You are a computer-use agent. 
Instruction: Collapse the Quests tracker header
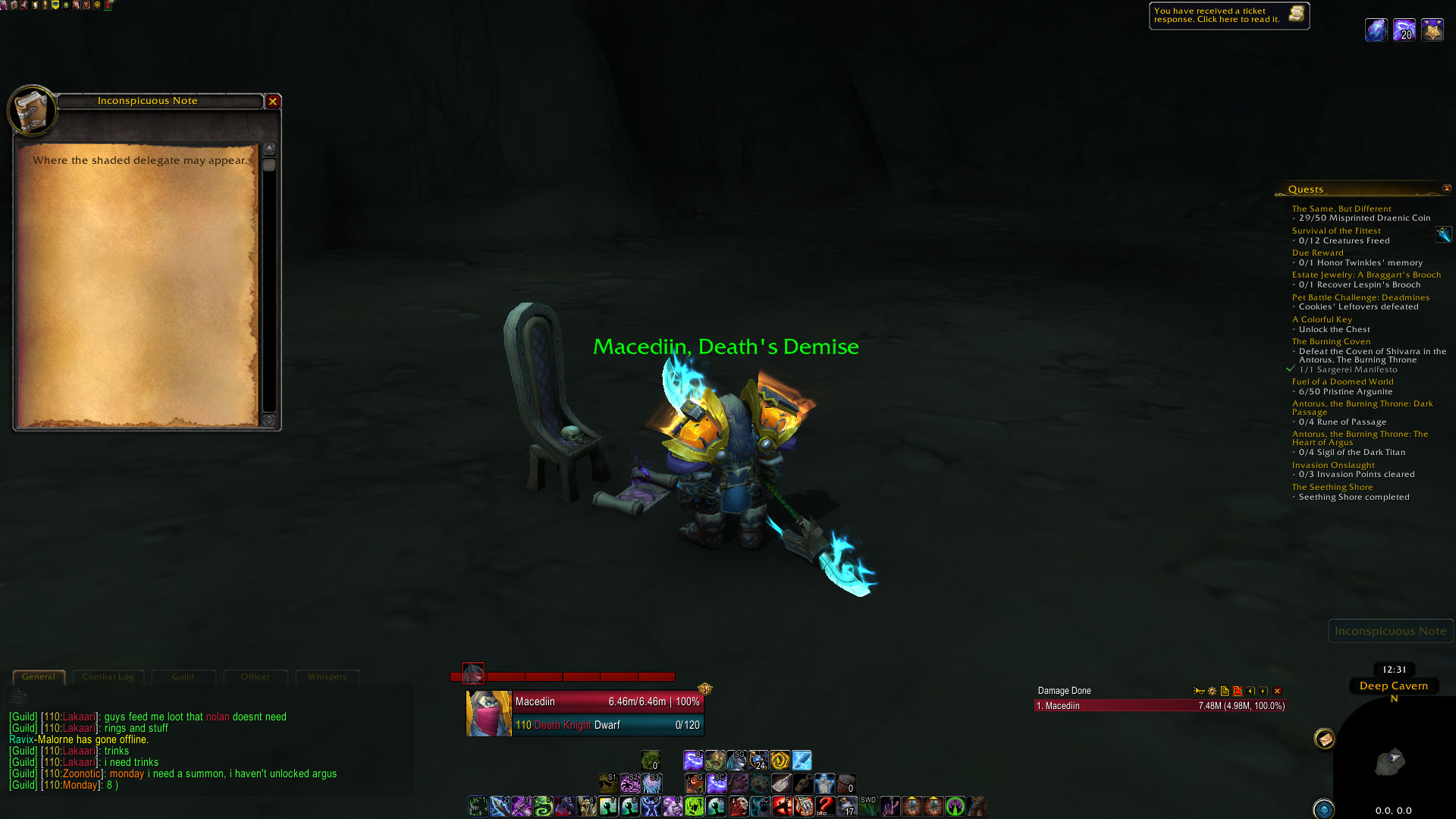tap(1446, 189)
